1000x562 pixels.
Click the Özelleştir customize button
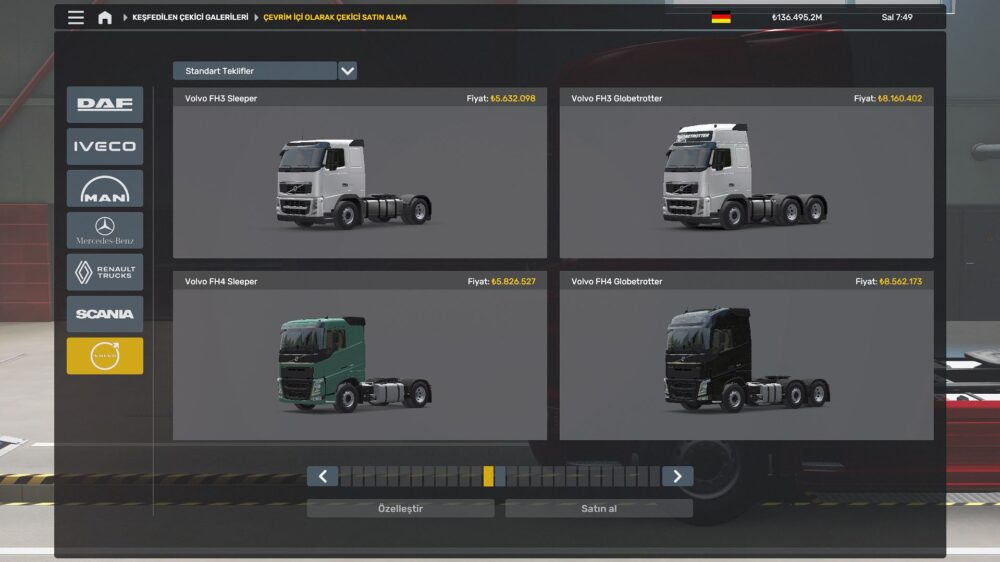(x=400, y=509)
